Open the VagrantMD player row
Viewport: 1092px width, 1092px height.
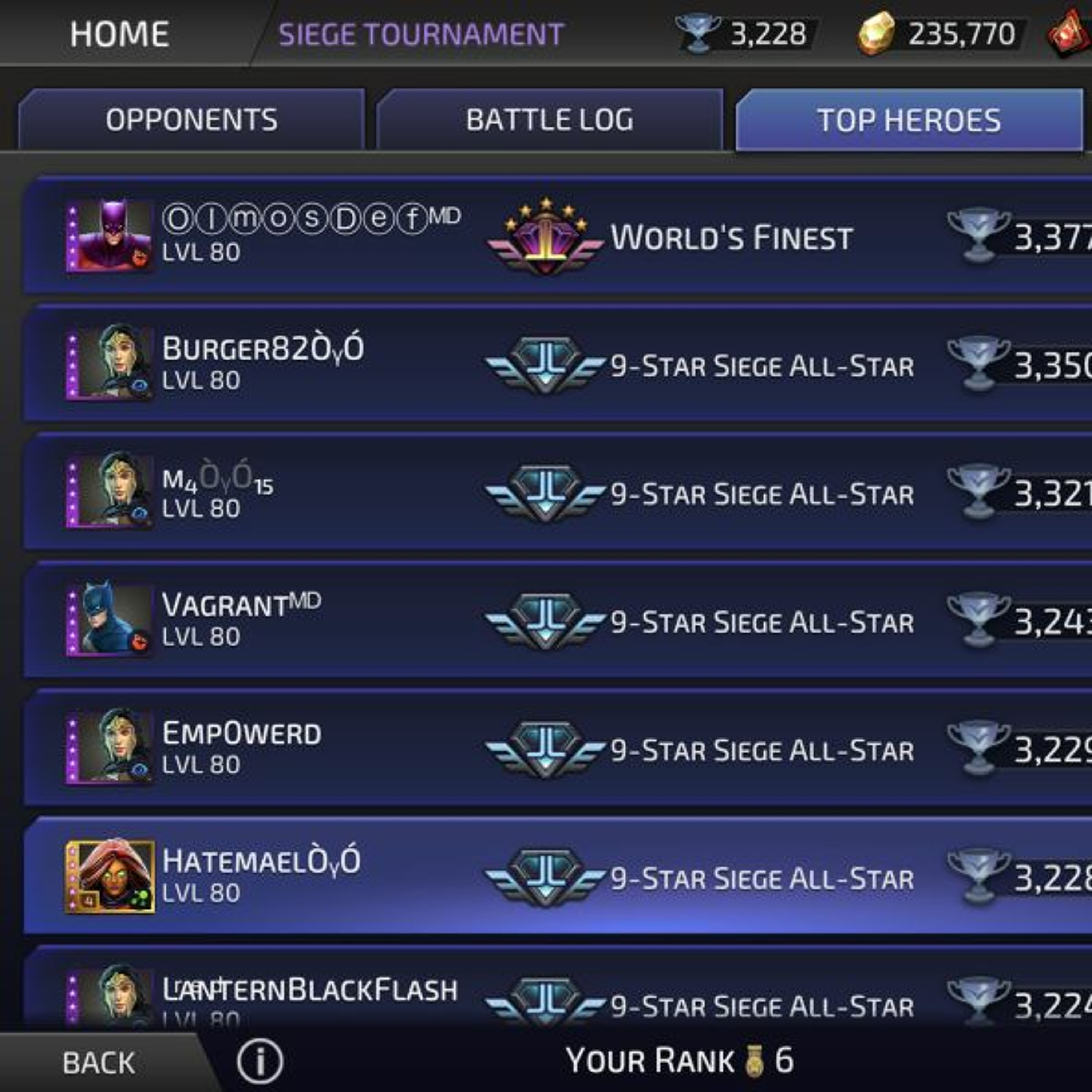pos(565,622)
